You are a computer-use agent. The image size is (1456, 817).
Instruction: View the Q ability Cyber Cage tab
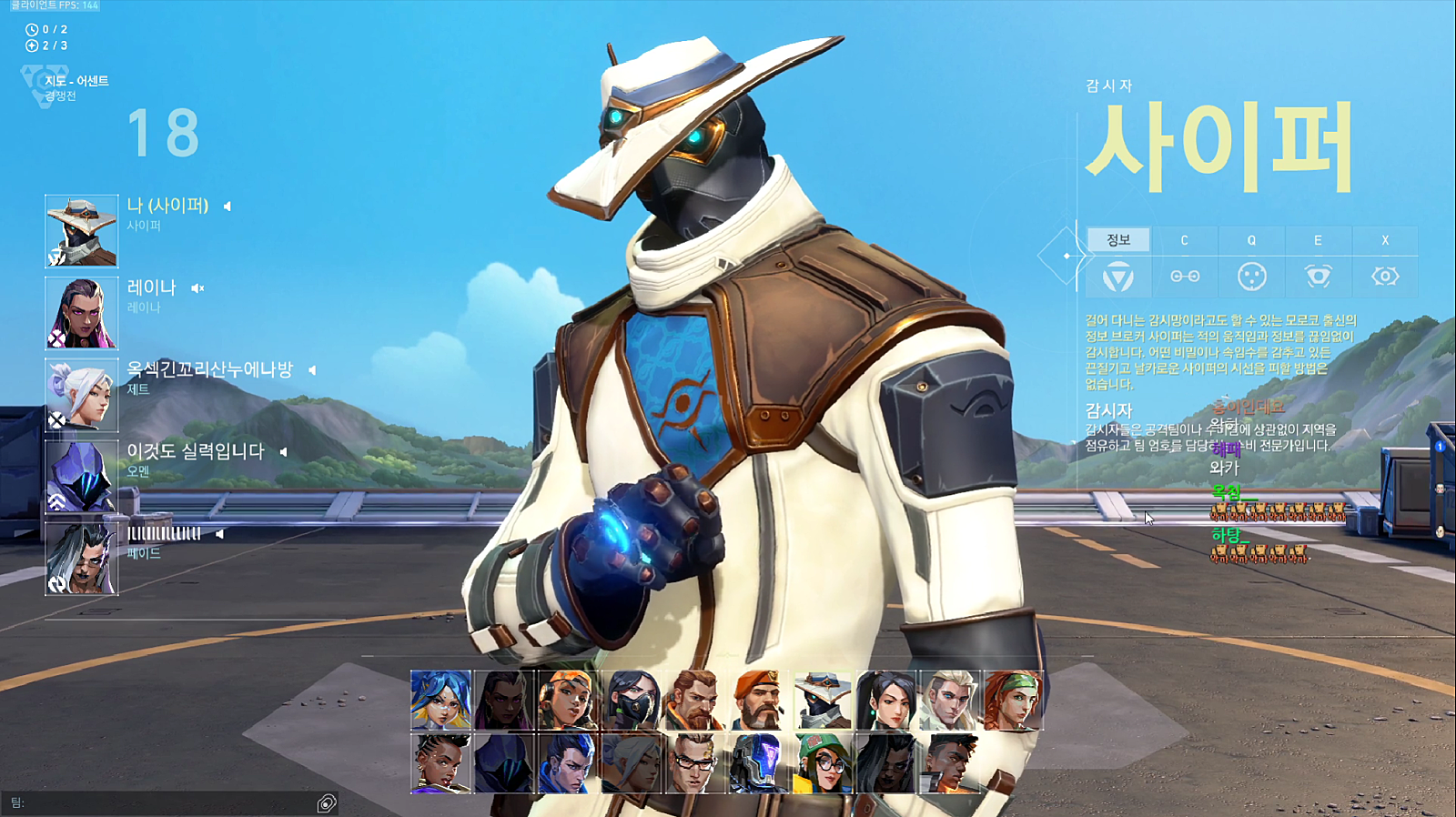coord(1251,240)
